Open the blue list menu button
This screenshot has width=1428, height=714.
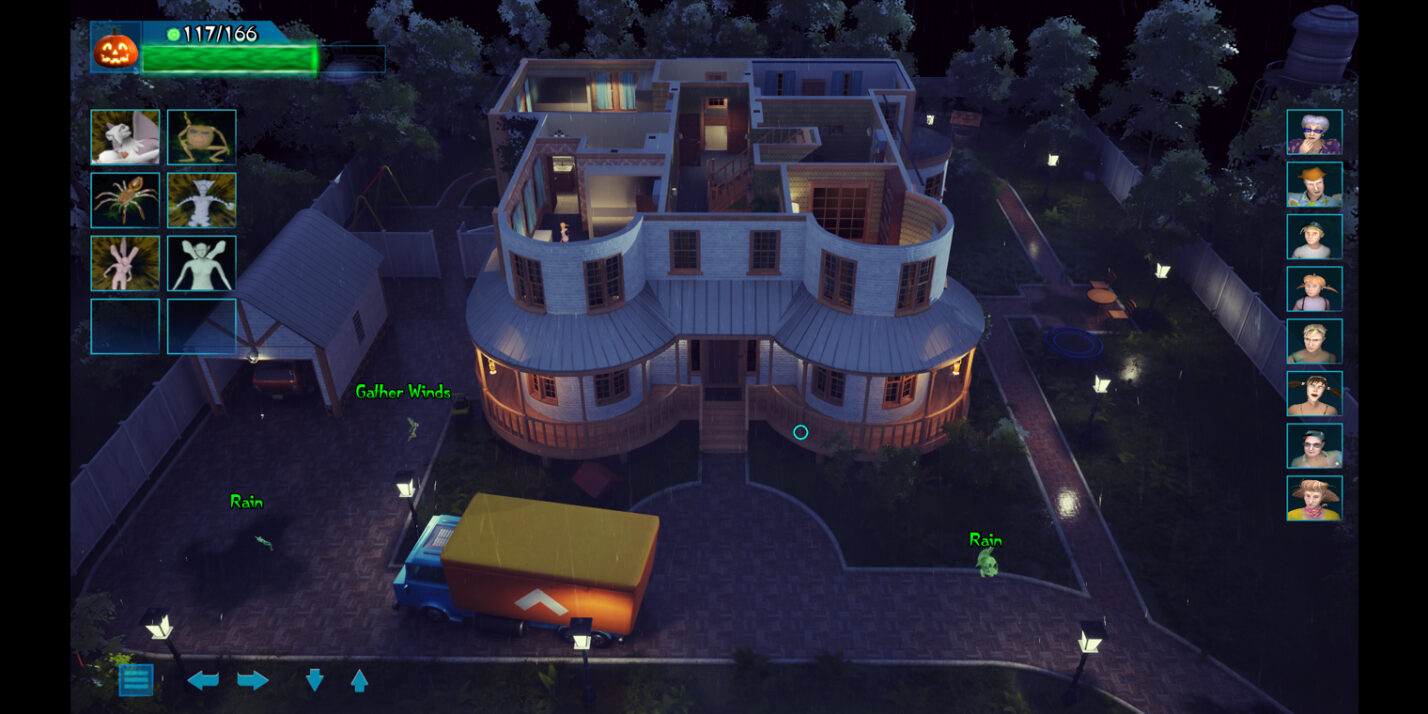pyautogui.click(x=136, y=680)
